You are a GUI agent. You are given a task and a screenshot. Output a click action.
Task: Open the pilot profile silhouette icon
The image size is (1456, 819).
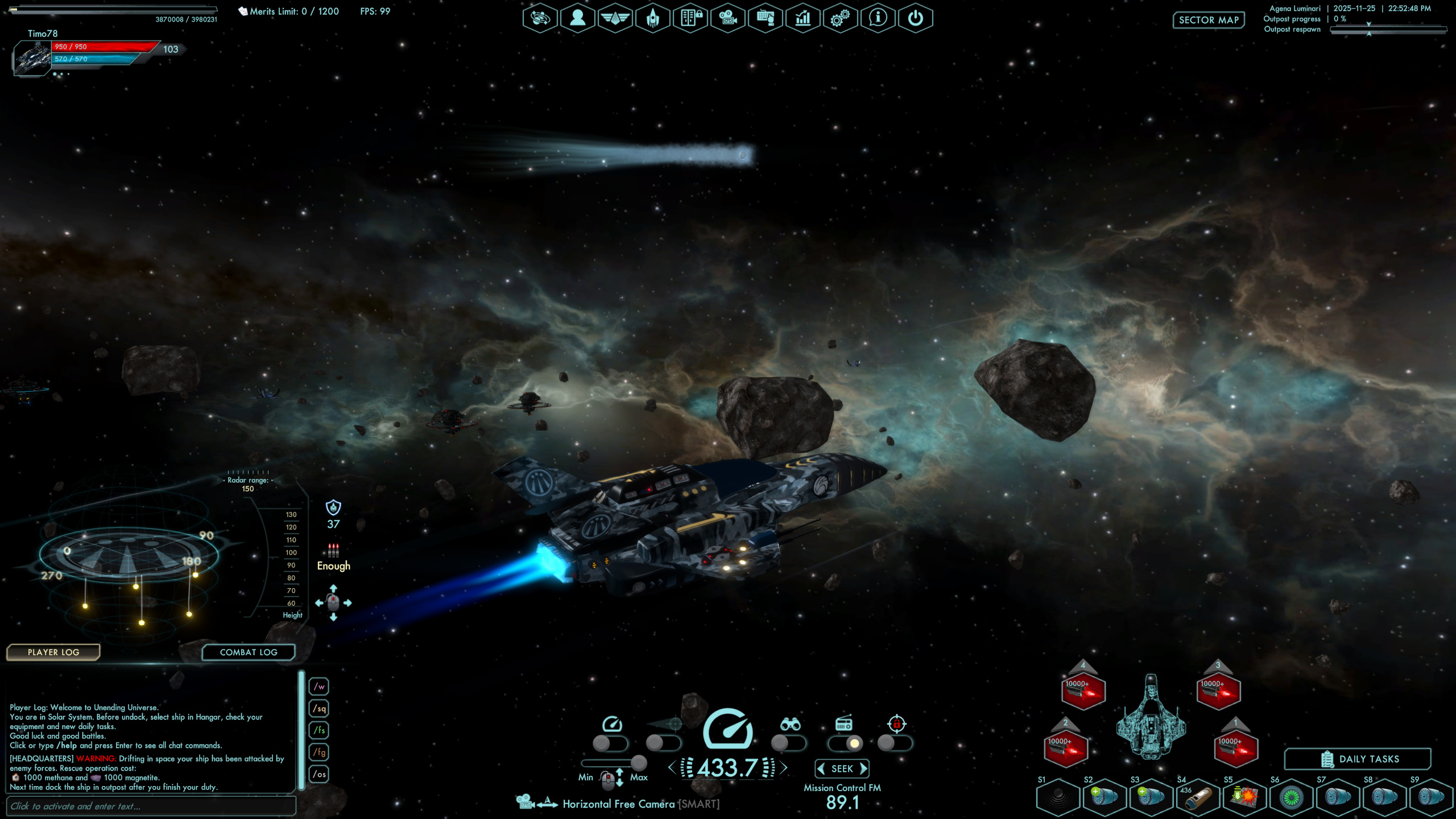(x=577, y=18)
